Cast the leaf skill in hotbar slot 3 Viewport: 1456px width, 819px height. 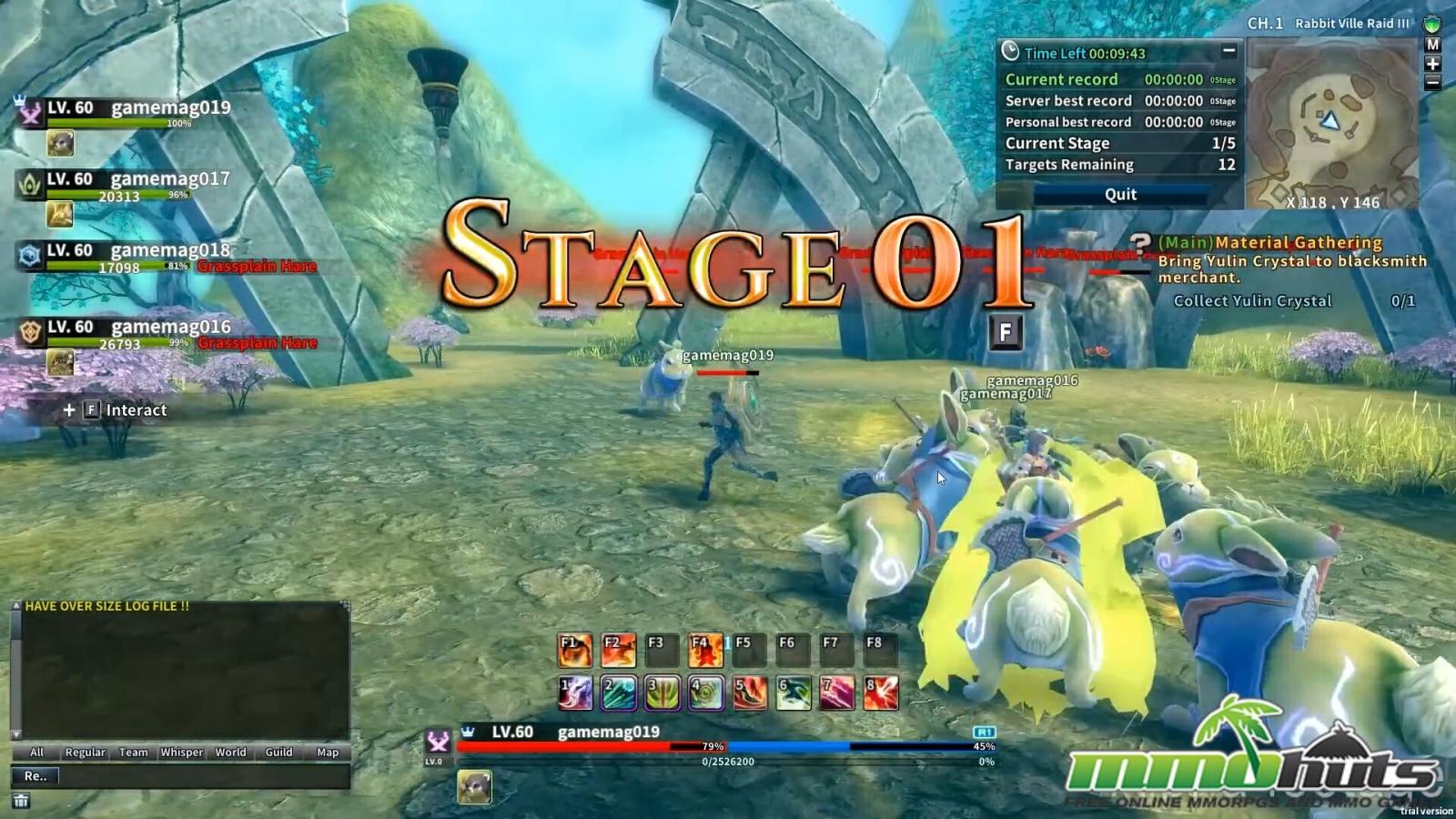coord(659,692)
